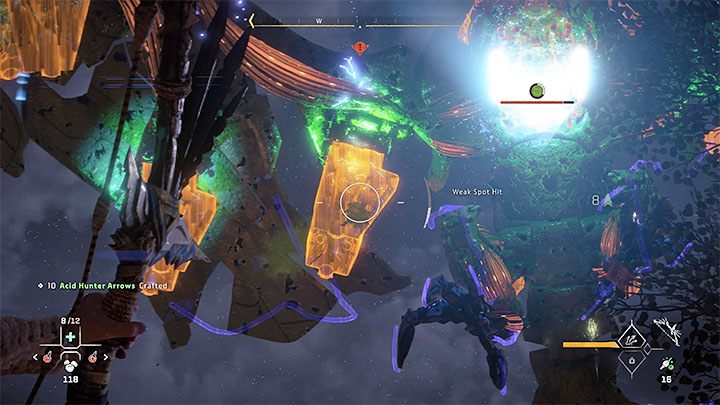
Task: Click the red enemy alert marker
Action: point(358,47)
